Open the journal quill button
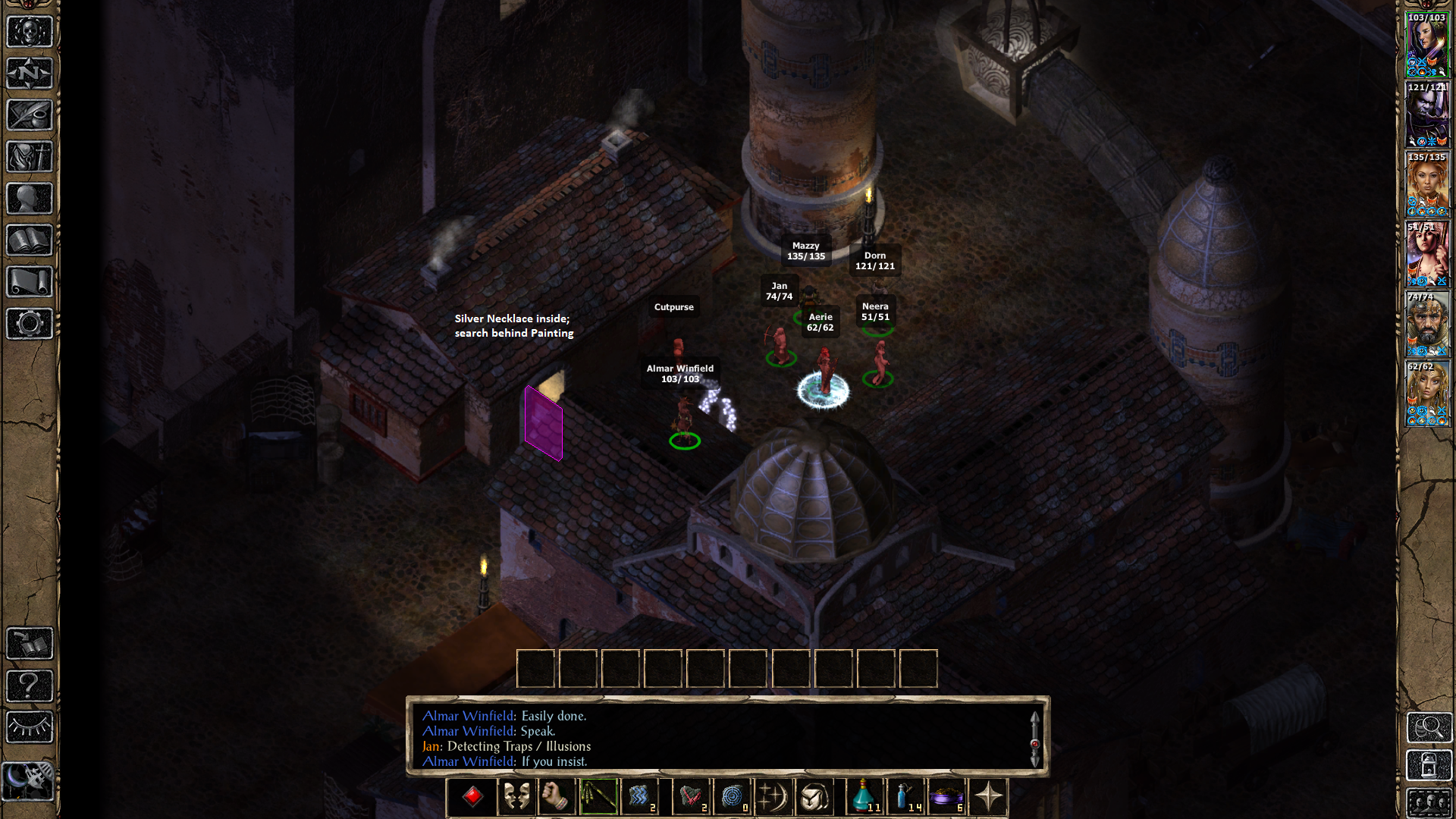The width and height of the screenshot is (1456, 819). (x=30, y=115)
